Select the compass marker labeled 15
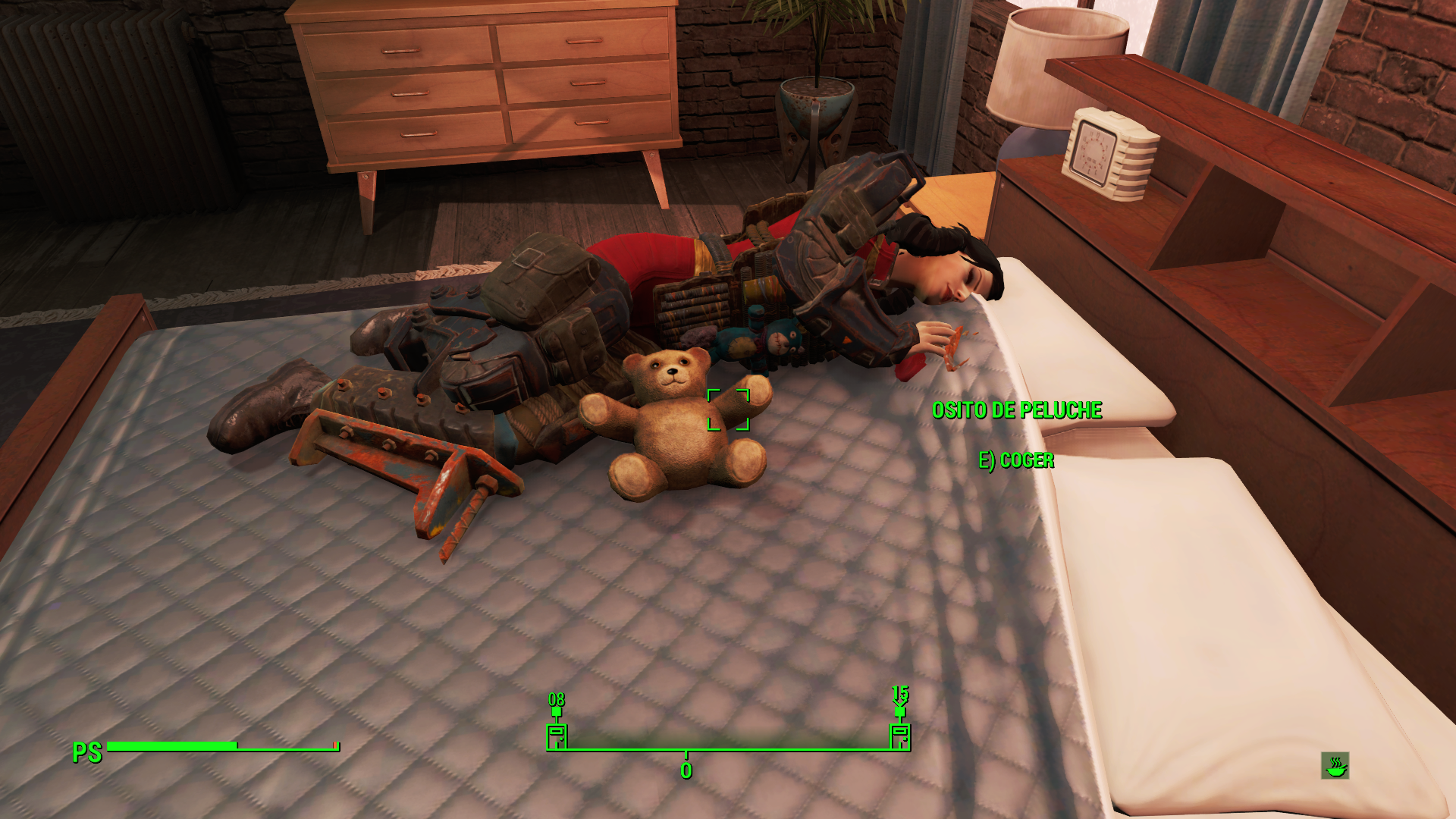Image resolution: width=1456 pixels, height=819 pixels. pos(899,736)
